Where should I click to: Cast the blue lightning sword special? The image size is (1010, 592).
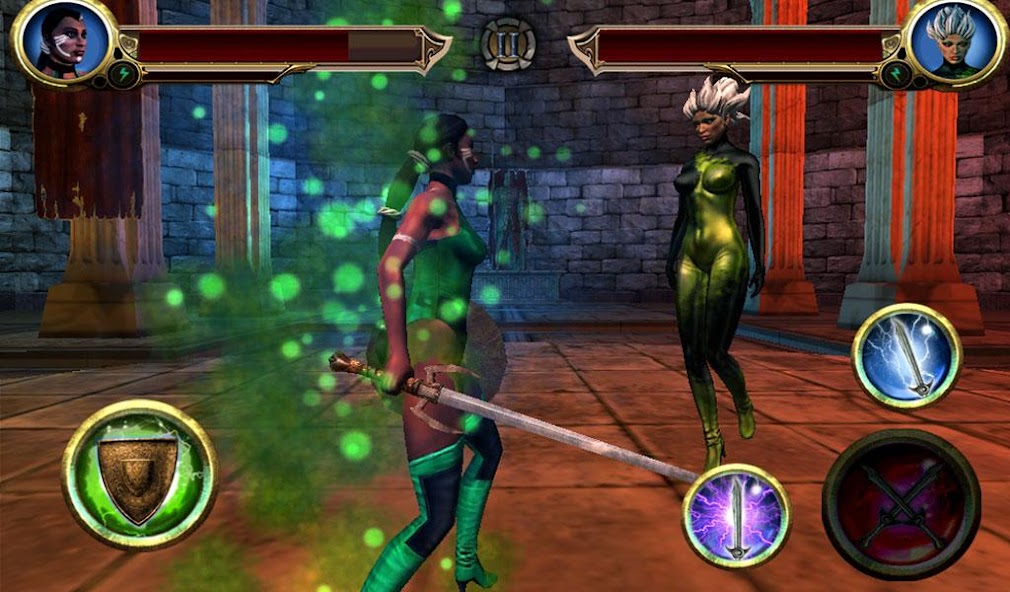tap(906, 356)
